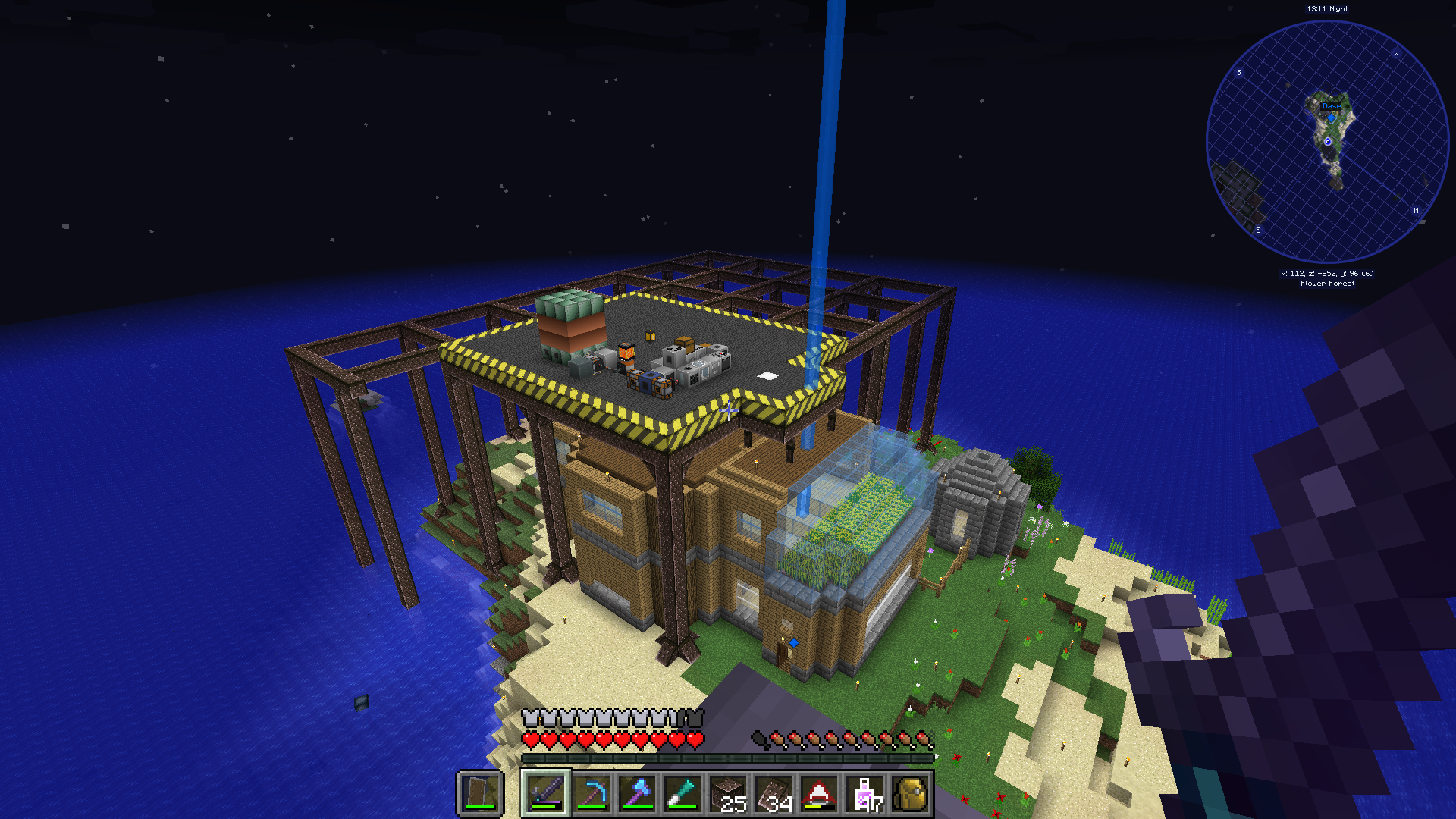Choose the red and white triangle item
Screen dimensions: 1456x819
(x=819, y=794)
